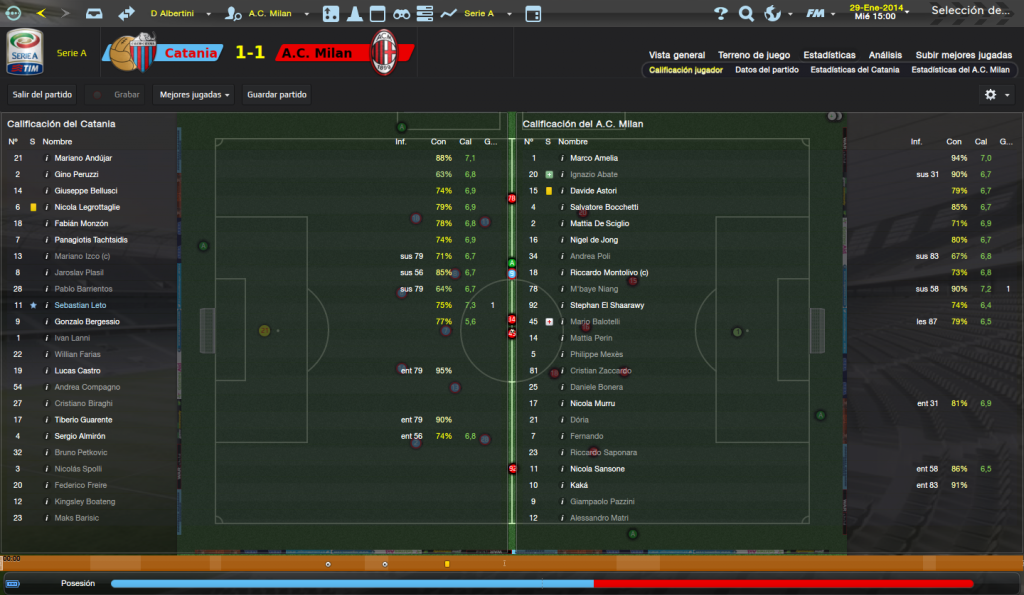Open the search magnifier icon
The width and height of the screenshot is (1024, 595).
[x=746, y=14]
